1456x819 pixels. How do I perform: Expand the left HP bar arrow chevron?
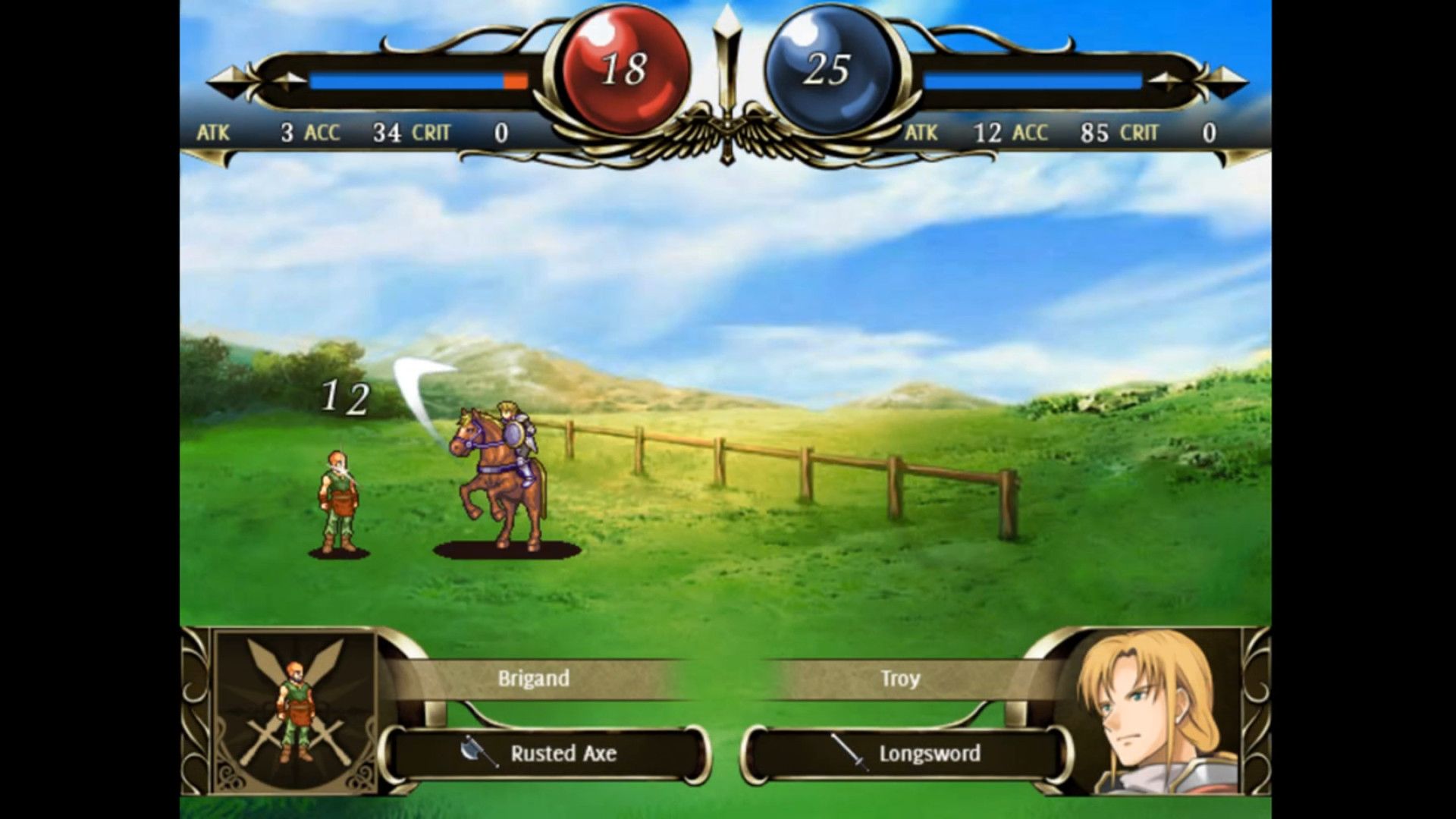coord(290,78)
